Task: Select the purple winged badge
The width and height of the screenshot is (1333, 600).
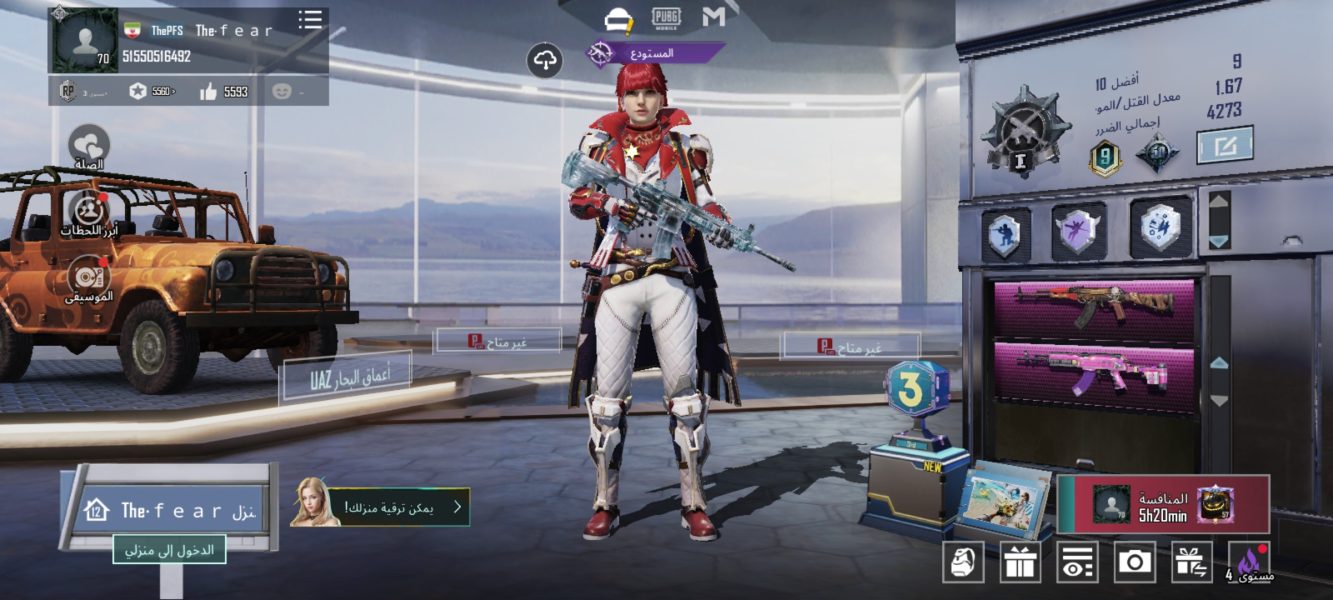Action: (1079, 231)
